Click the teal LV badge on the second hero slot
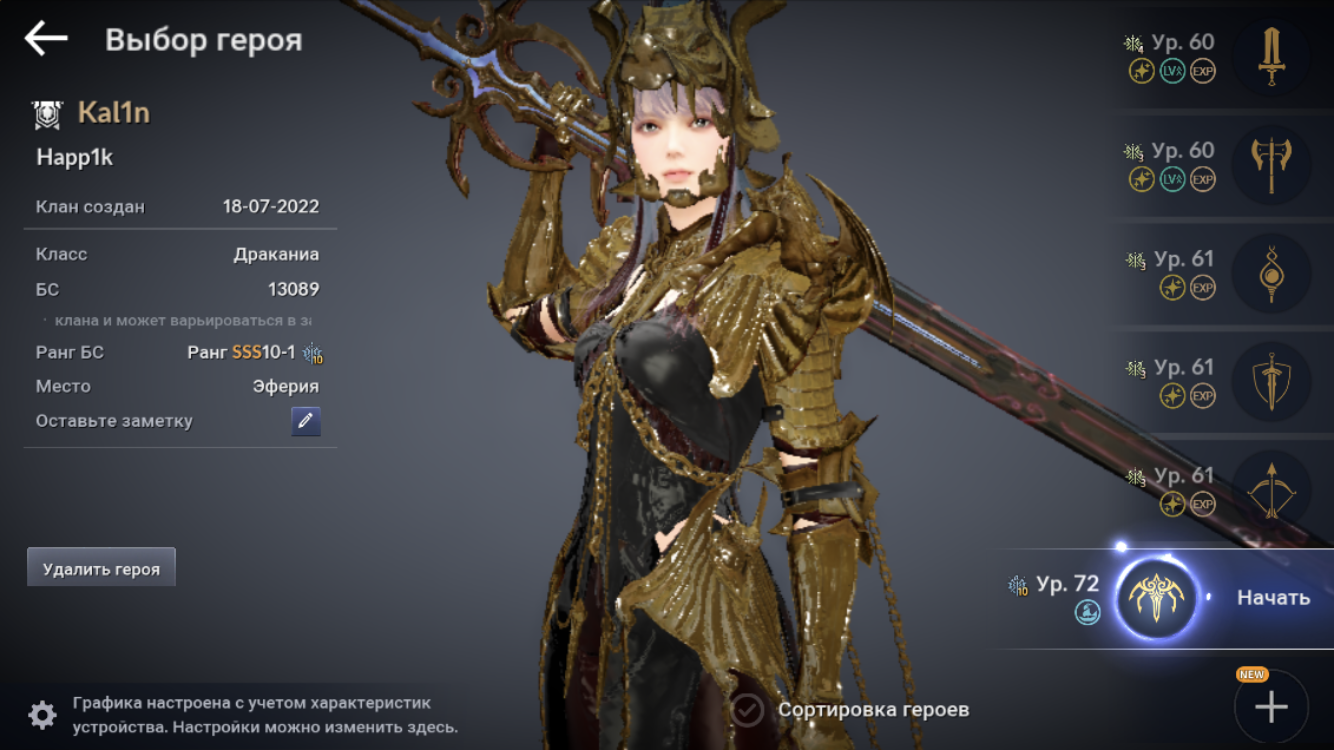The width and height of the screenshot is (1334, 750). [1175, 178]
